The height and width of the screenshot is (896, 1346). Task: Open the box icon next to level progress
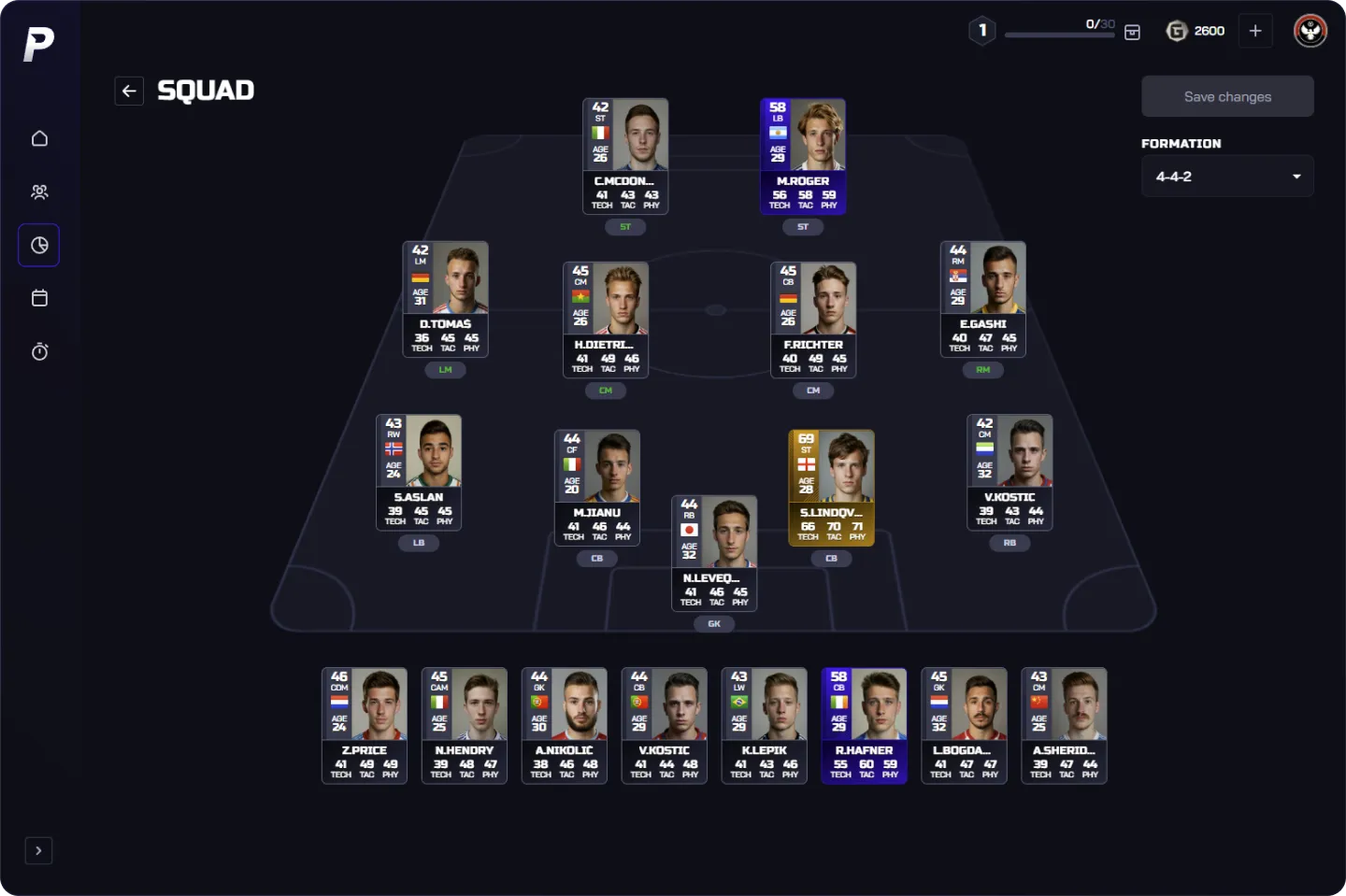tap(1132, 32)
